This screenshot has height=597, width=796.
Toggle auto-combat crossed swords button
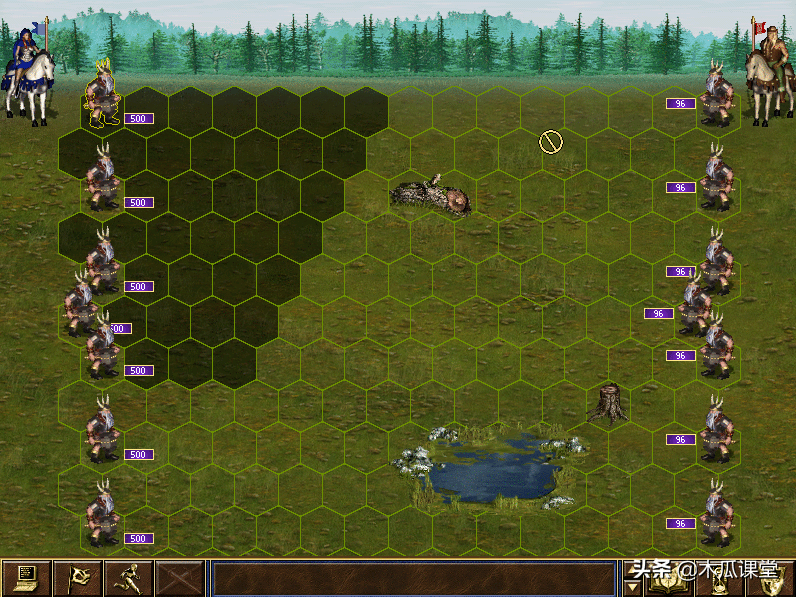coord(179,578)
